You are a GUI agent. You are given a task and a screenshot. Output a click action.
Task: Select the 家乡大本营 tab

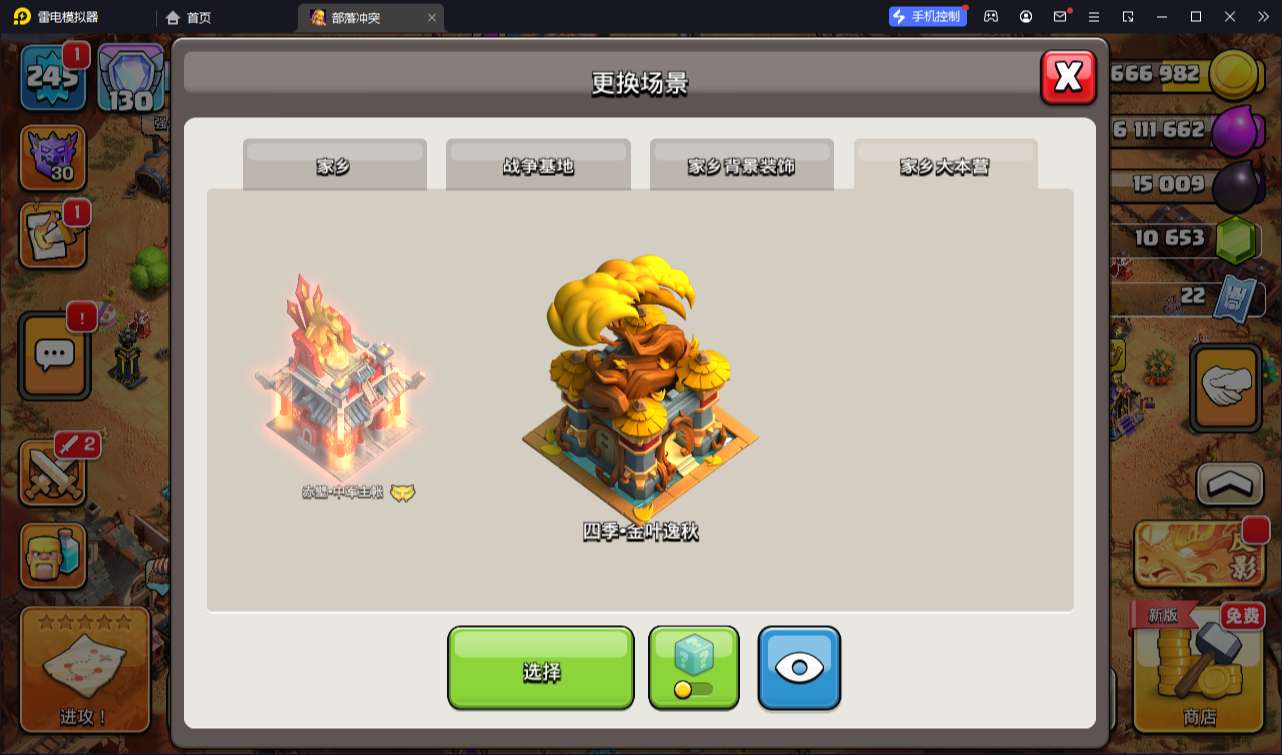[945, 165]
